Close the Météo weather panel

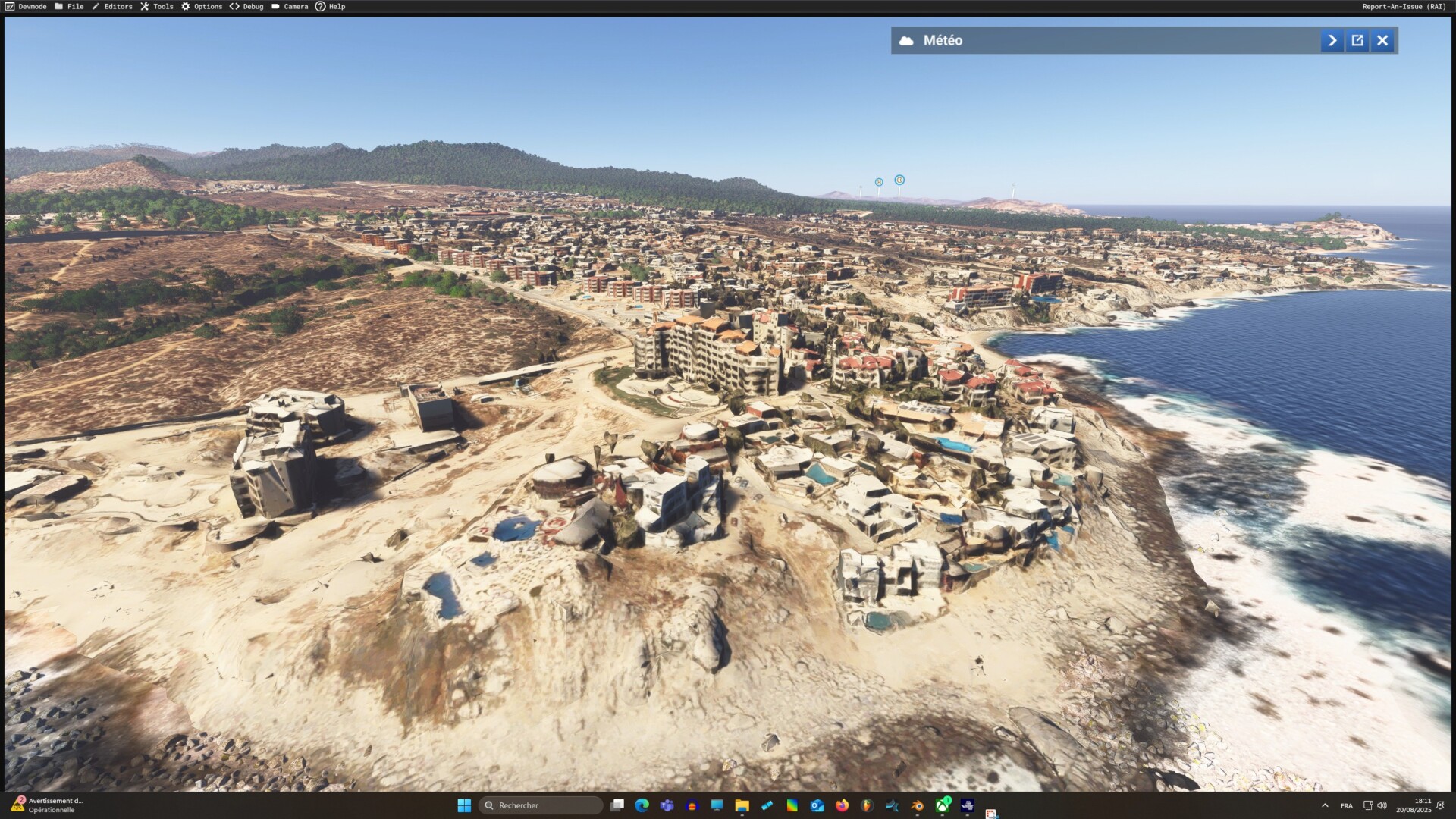(x=1382, y=40)
